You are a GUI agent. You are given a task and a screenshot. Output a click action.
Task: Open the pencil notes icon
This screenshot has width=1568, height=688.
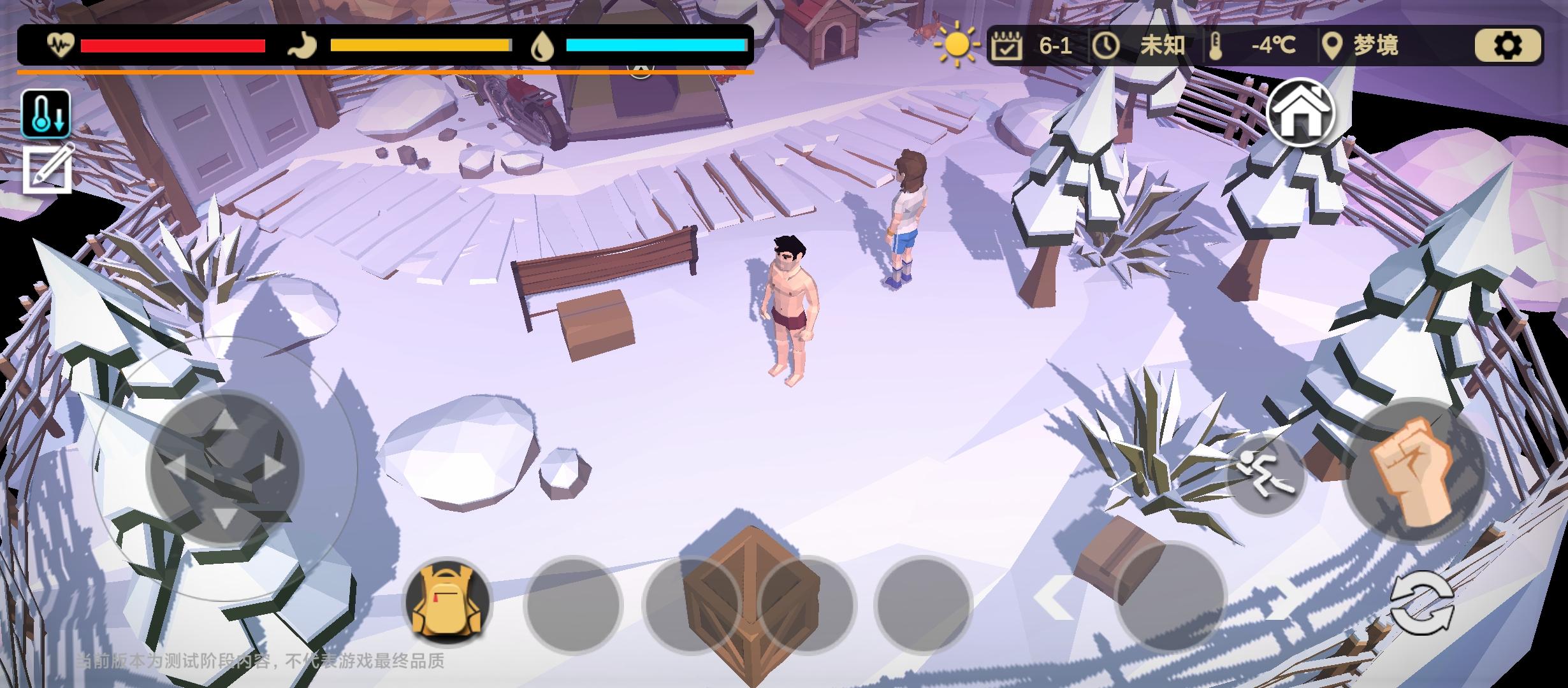click(x=48, y=169)
